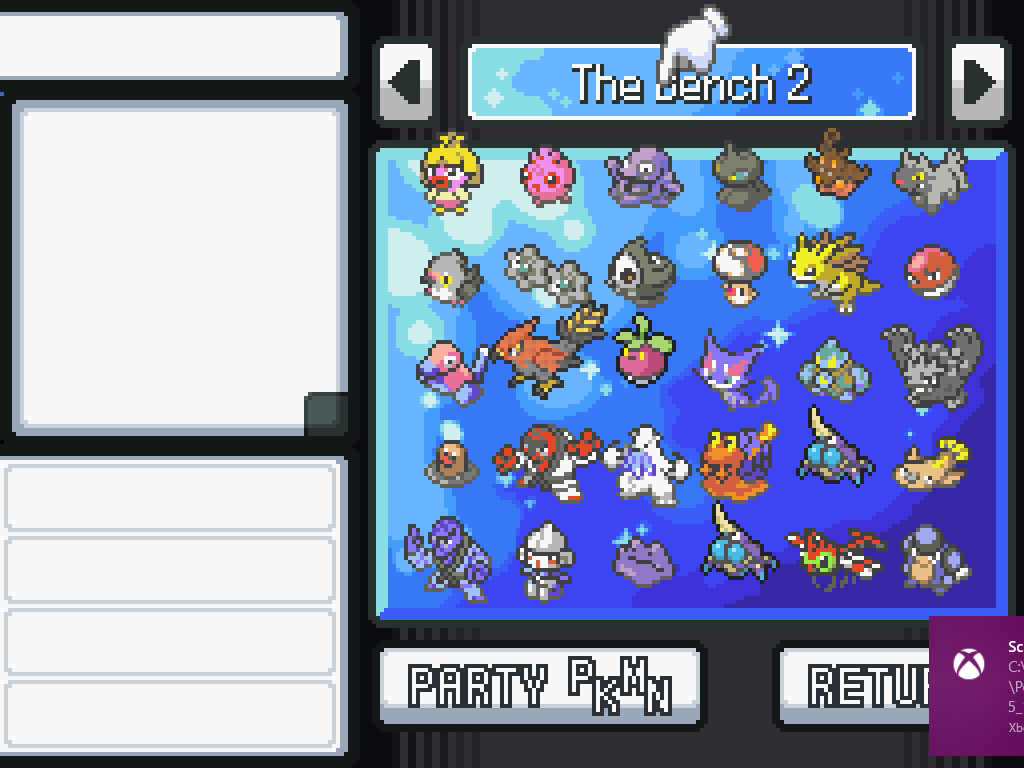
Task: Pick the Smoochum in the box
Action: pyautogui.click(x=451, y=175)
